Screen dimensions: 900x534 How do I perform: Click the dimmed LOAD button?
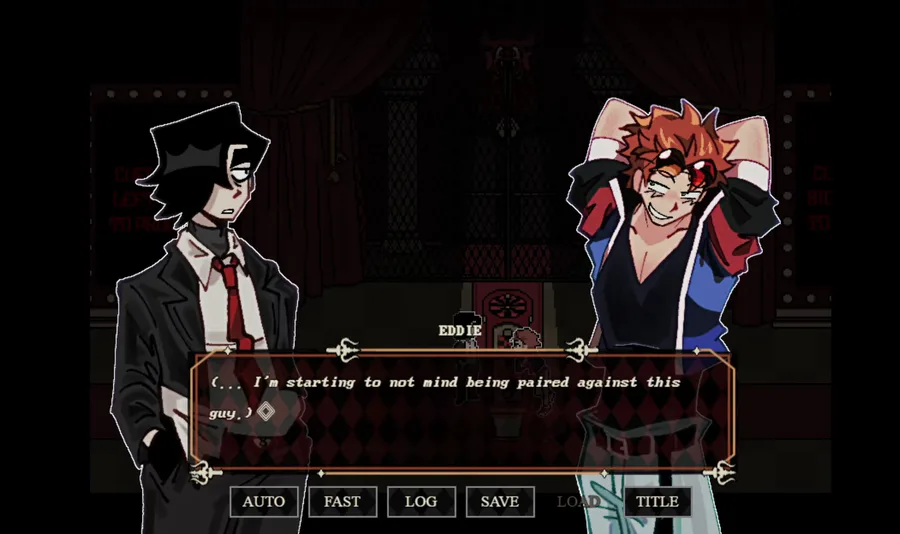[x=578, y=501]
